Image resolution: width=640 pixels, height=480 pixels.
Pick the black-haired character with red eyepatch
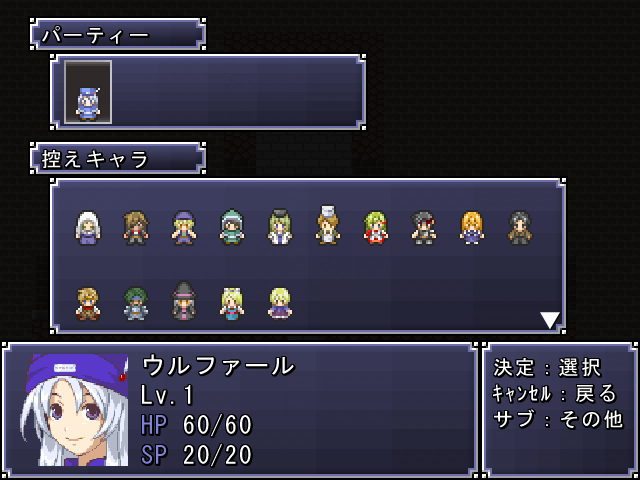pyautogui.click(x=423, y=228)
